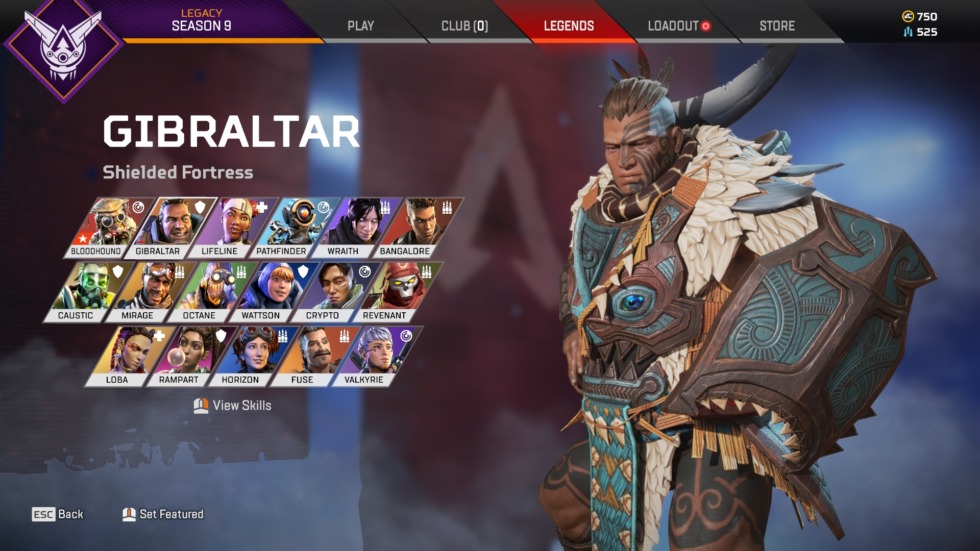Go back with the Back button
This screenshot has width=980, height=551.
click(x=58, y=514)
